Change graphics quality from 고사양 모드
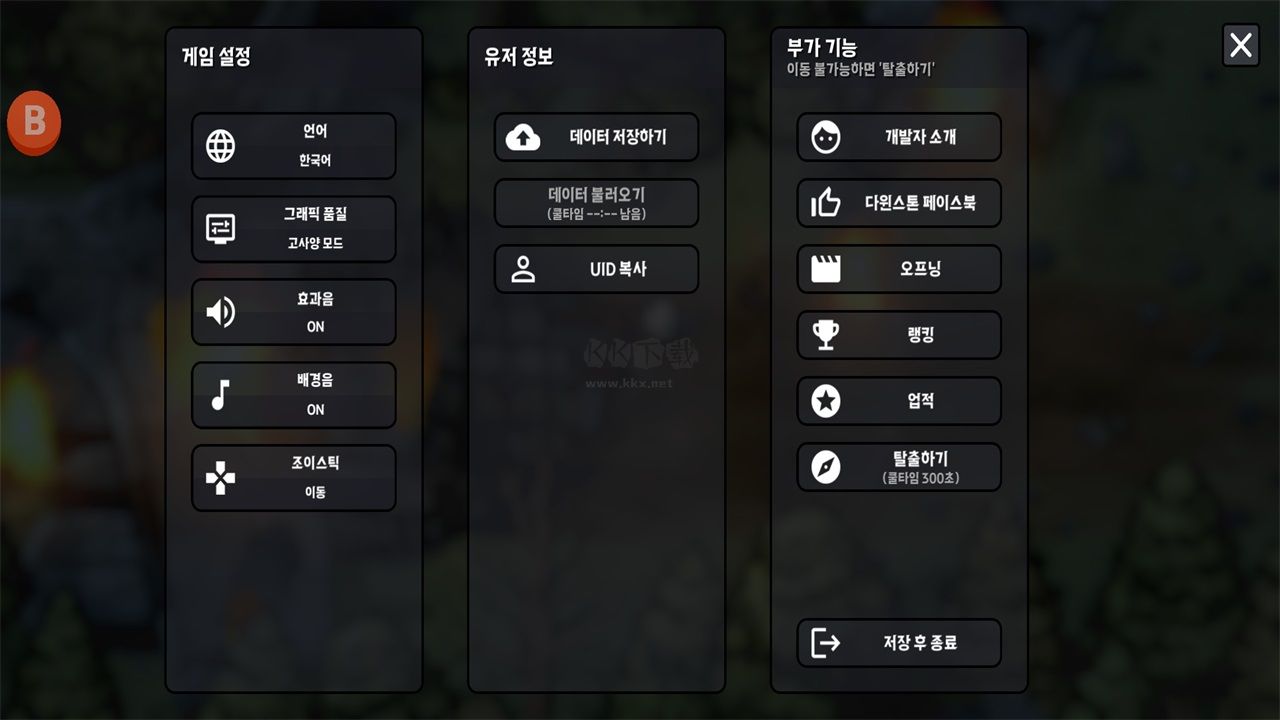Screen dimensions: 1280x720 coord(293,228)
